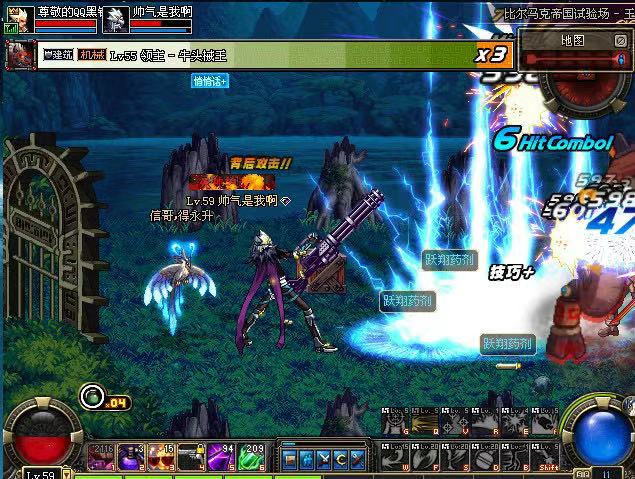Use the red-yellow item with count 15
The image size is (635, 479).
[x=162, y=456]
